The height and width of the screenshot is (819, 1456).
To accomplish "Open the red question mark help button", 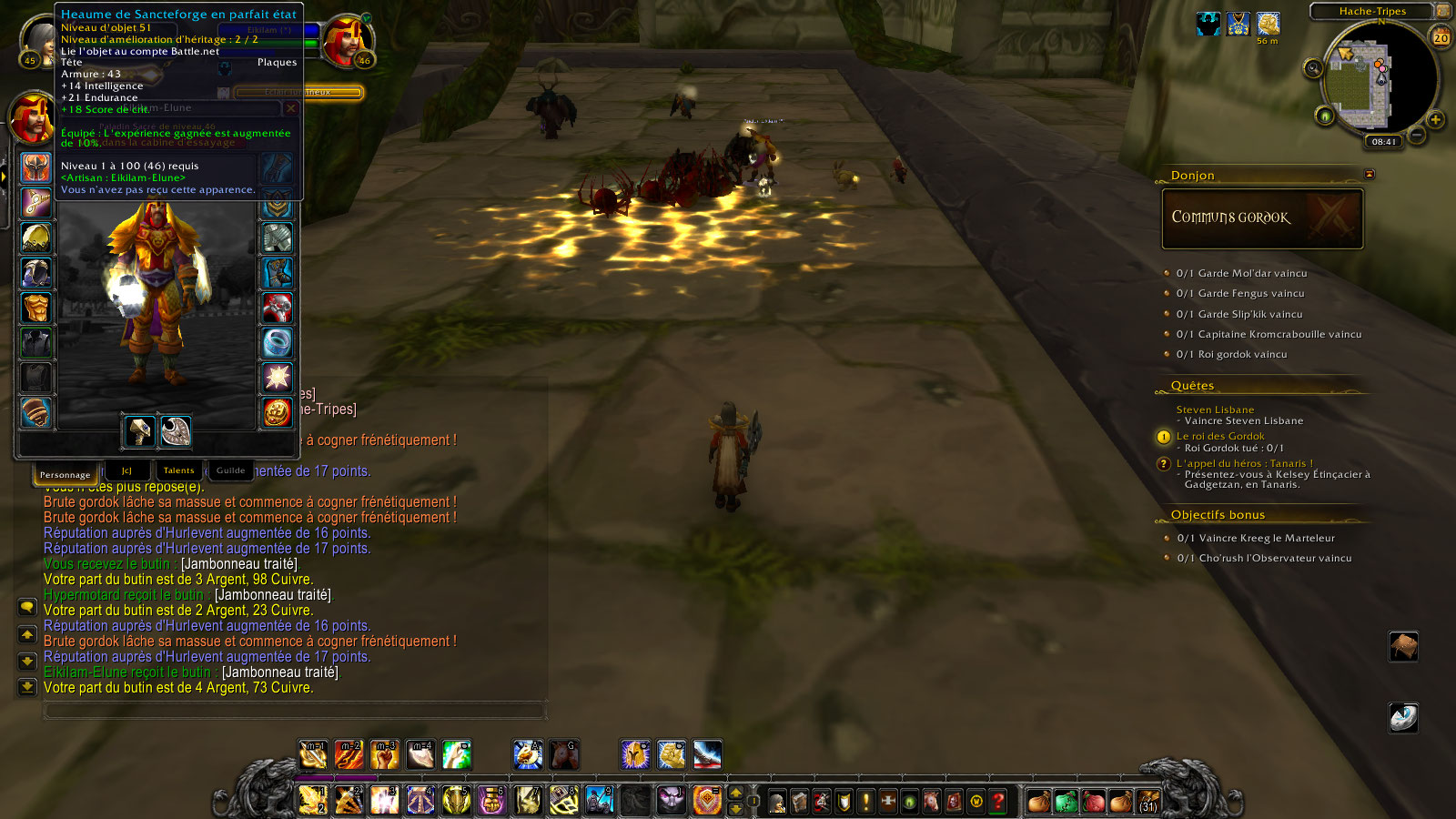I will (998, 801).
